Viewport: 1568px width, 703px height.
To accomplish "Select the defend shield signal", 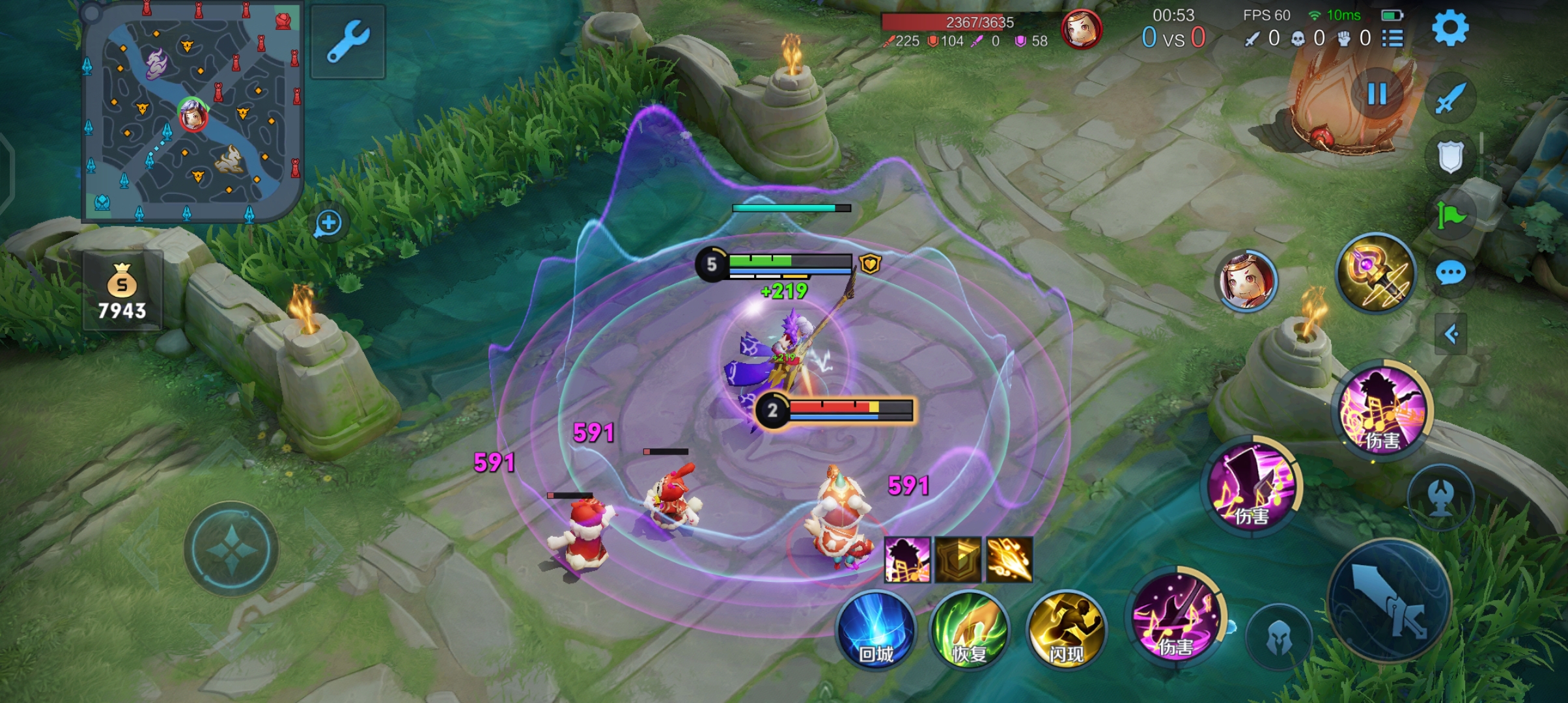I will 1451,157.
